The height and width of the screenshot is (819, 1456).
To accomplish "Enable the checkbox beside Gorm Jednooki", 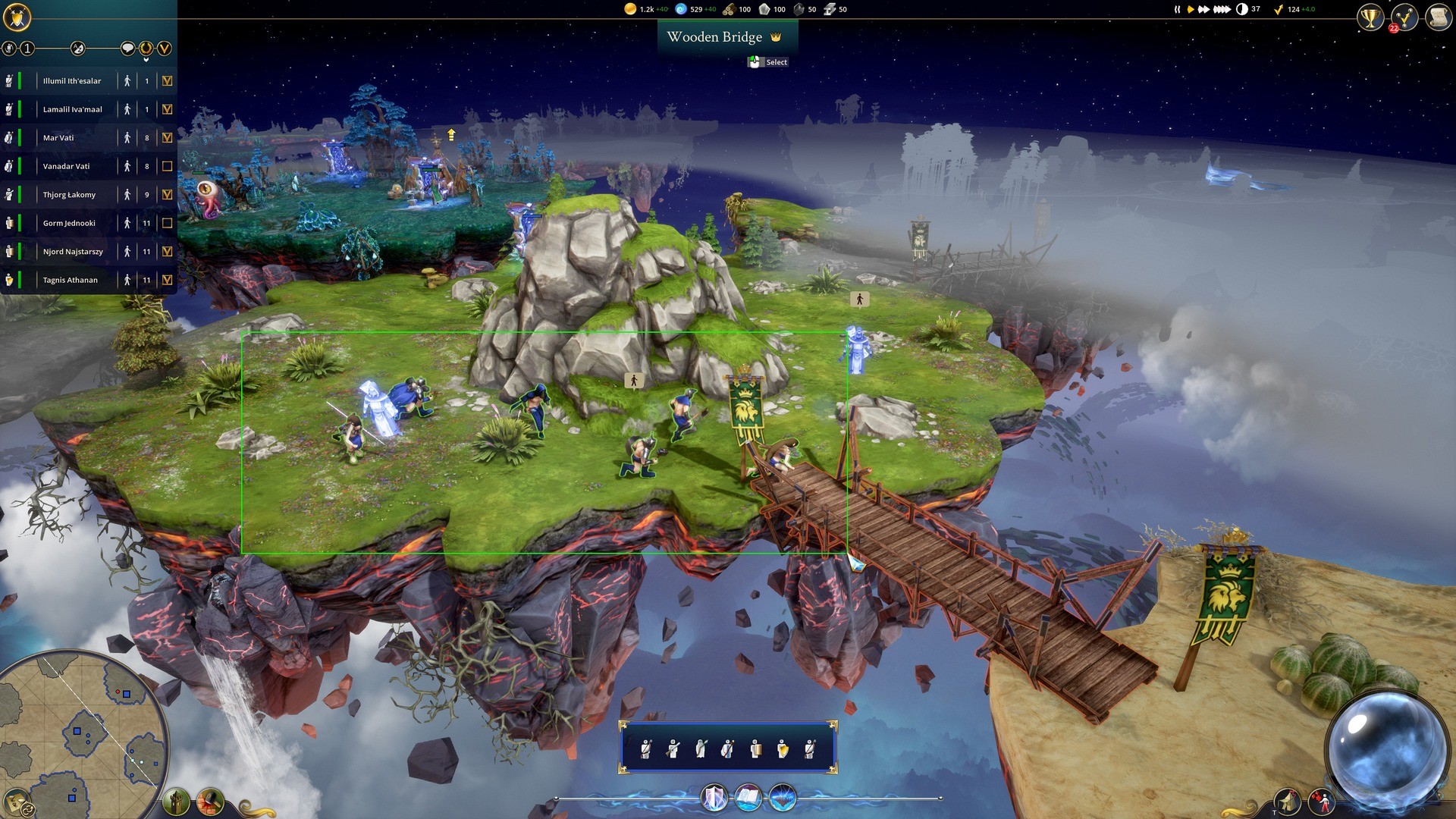I will pos(166,222).
